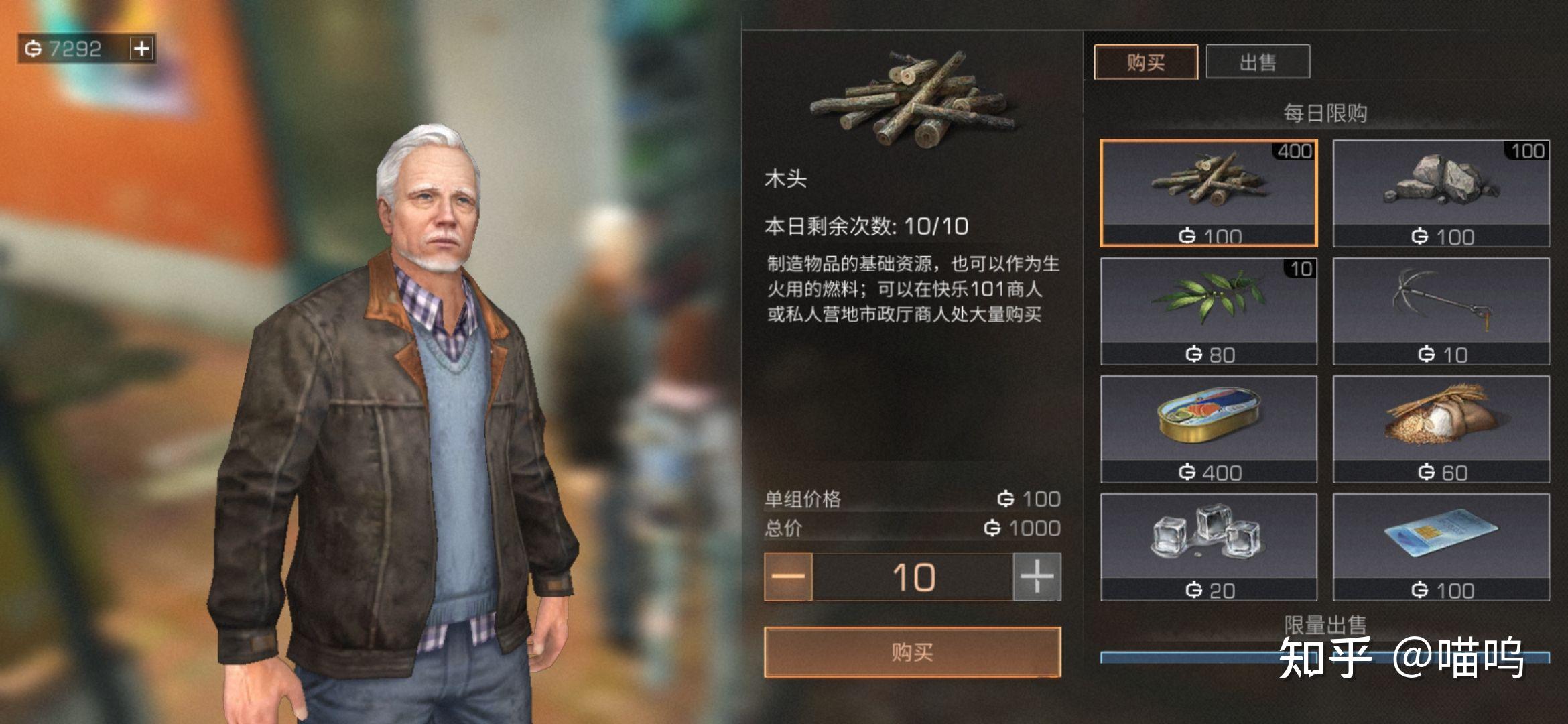
Task: Choose the grain sack item priced 60
Action: (1441, 429)
